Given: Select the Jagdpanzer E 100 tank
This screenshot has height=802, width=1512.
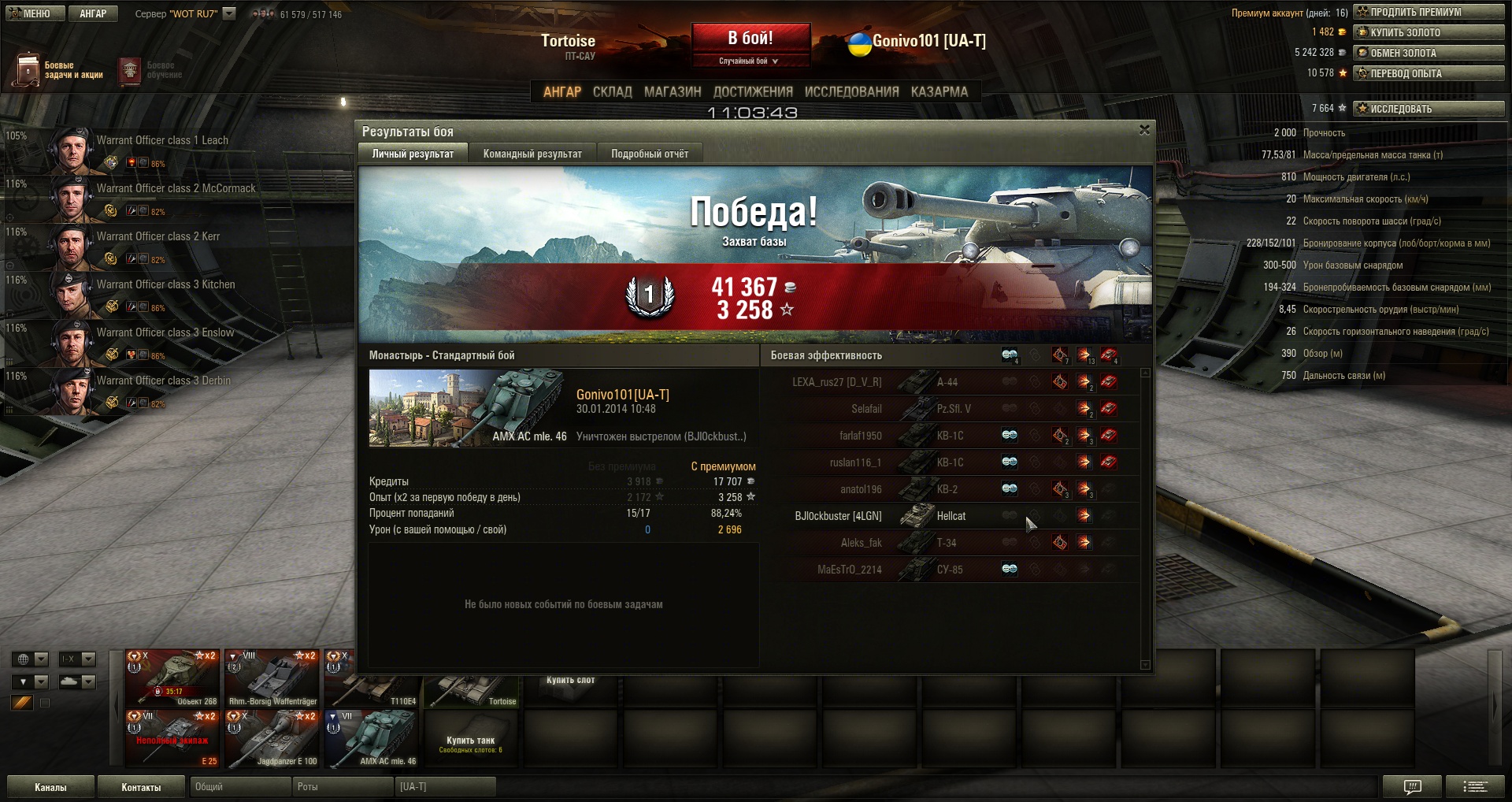Looking at the screenshot, I should click(x=272, y=738).
